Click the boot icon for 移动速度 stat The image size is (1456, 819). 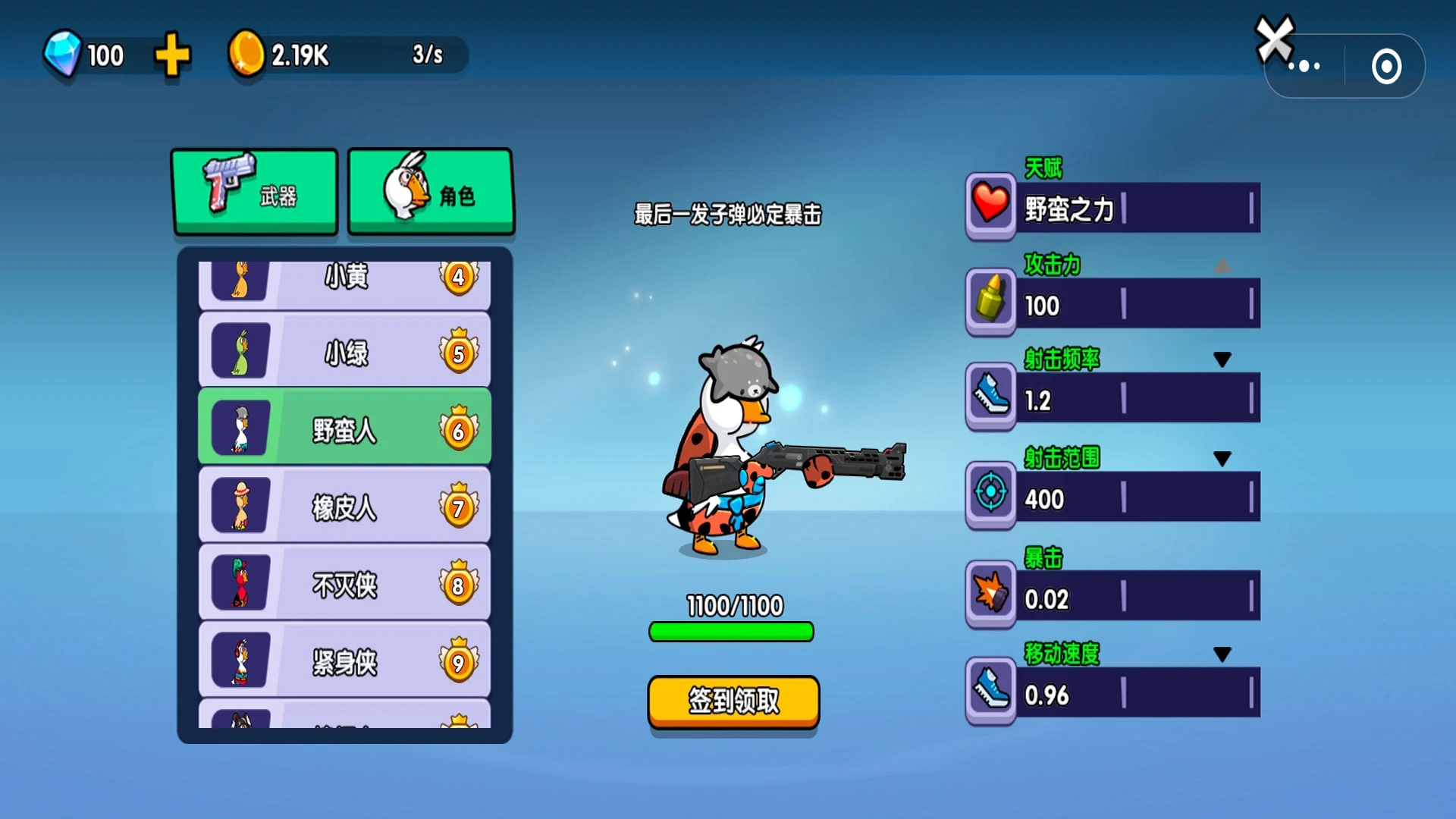tap(989, 690)
